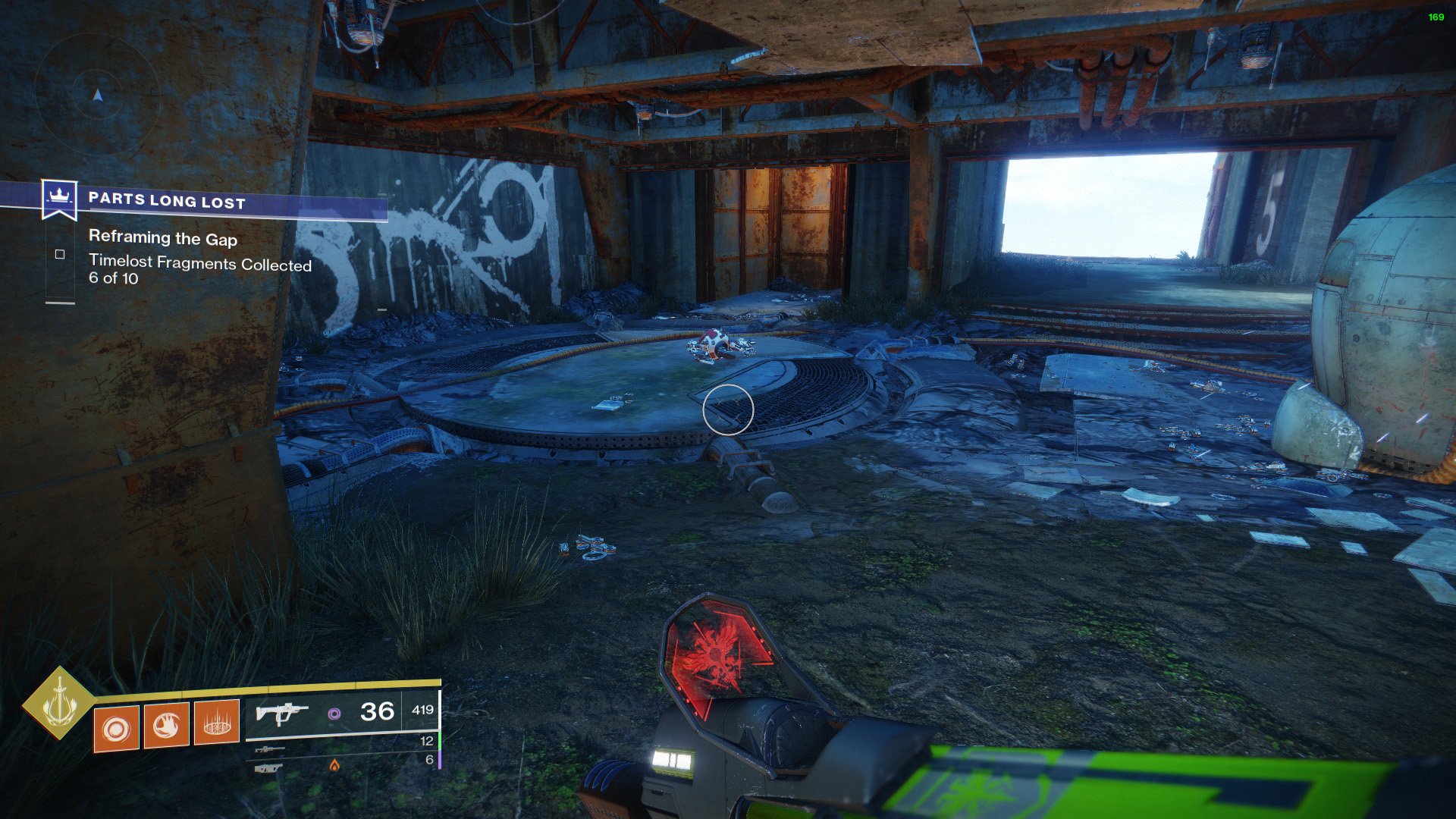This screenshot has width=1456, height=819.
Task: Select the Parts Long Lost quest banner
Action: click(x=167, y=200)
